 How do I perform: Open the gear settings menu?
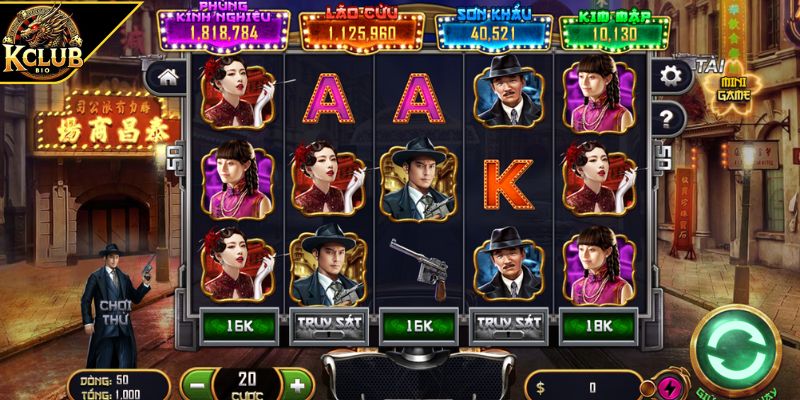[x=670, y=74]
